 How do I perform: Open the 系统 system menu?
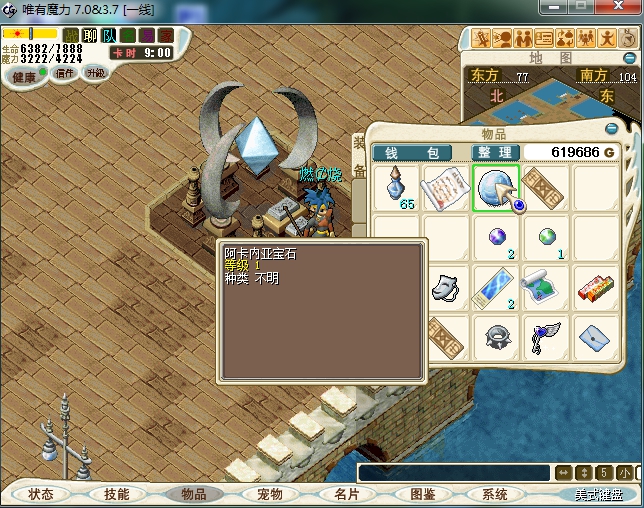[x=495, y=494]
